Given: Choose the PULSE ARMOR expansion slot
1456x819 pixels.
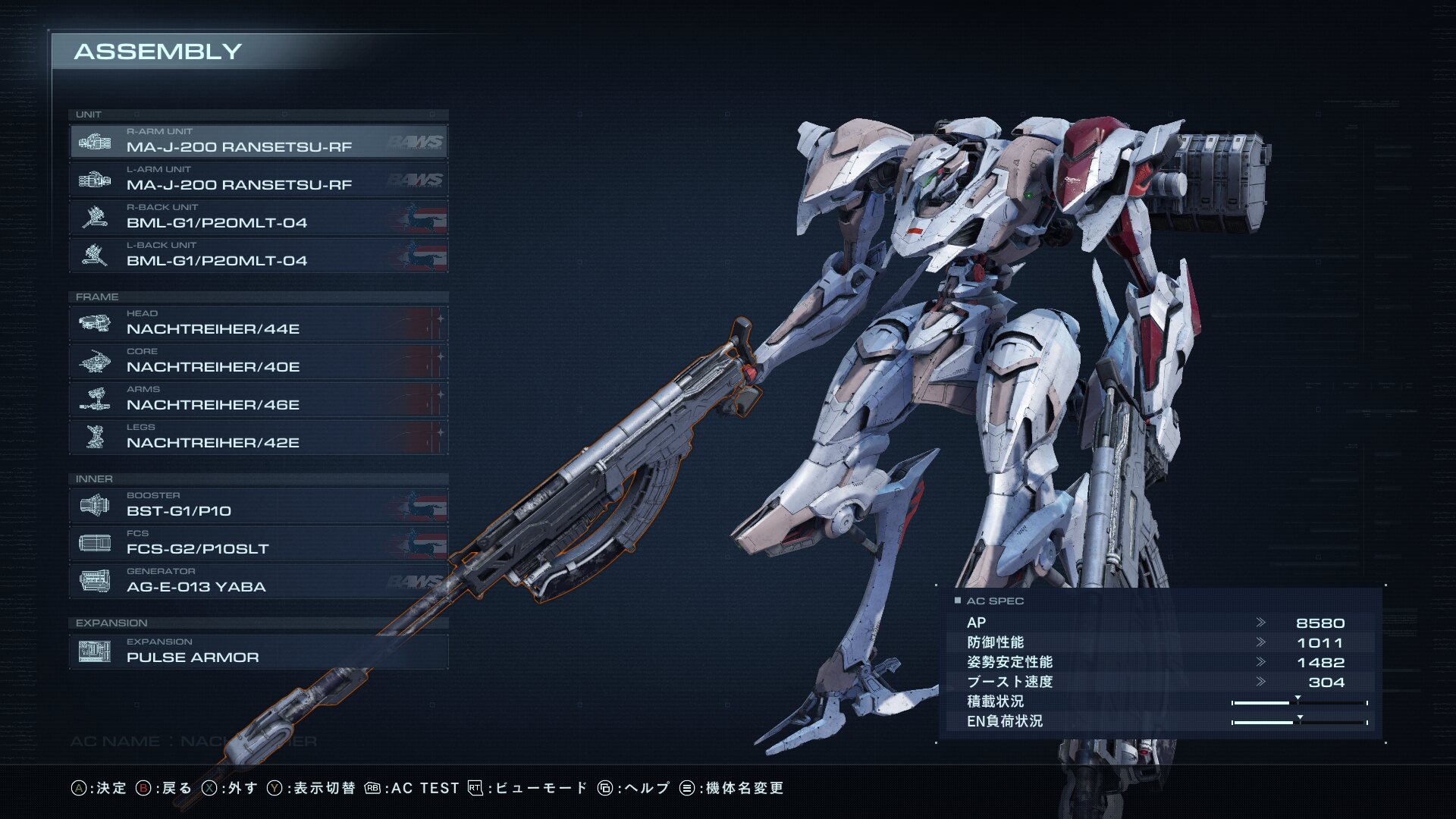Looking at the screenshot, I should coord(258,652).
